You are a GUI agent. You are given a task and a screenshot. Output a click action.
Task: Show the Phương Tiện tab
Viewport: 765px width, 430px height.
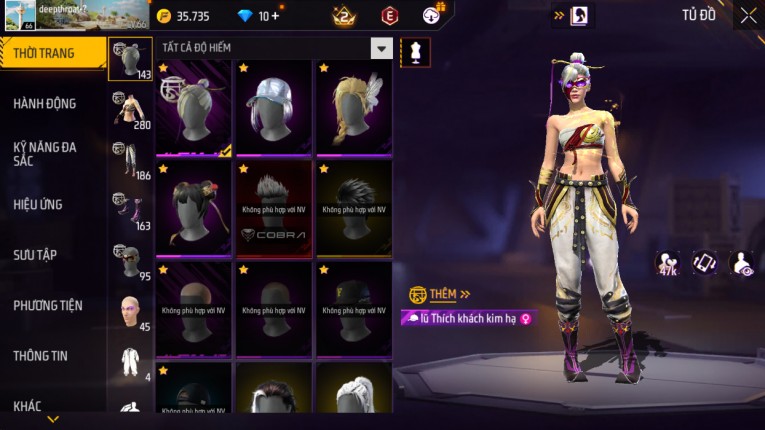[x=50, y=305]
